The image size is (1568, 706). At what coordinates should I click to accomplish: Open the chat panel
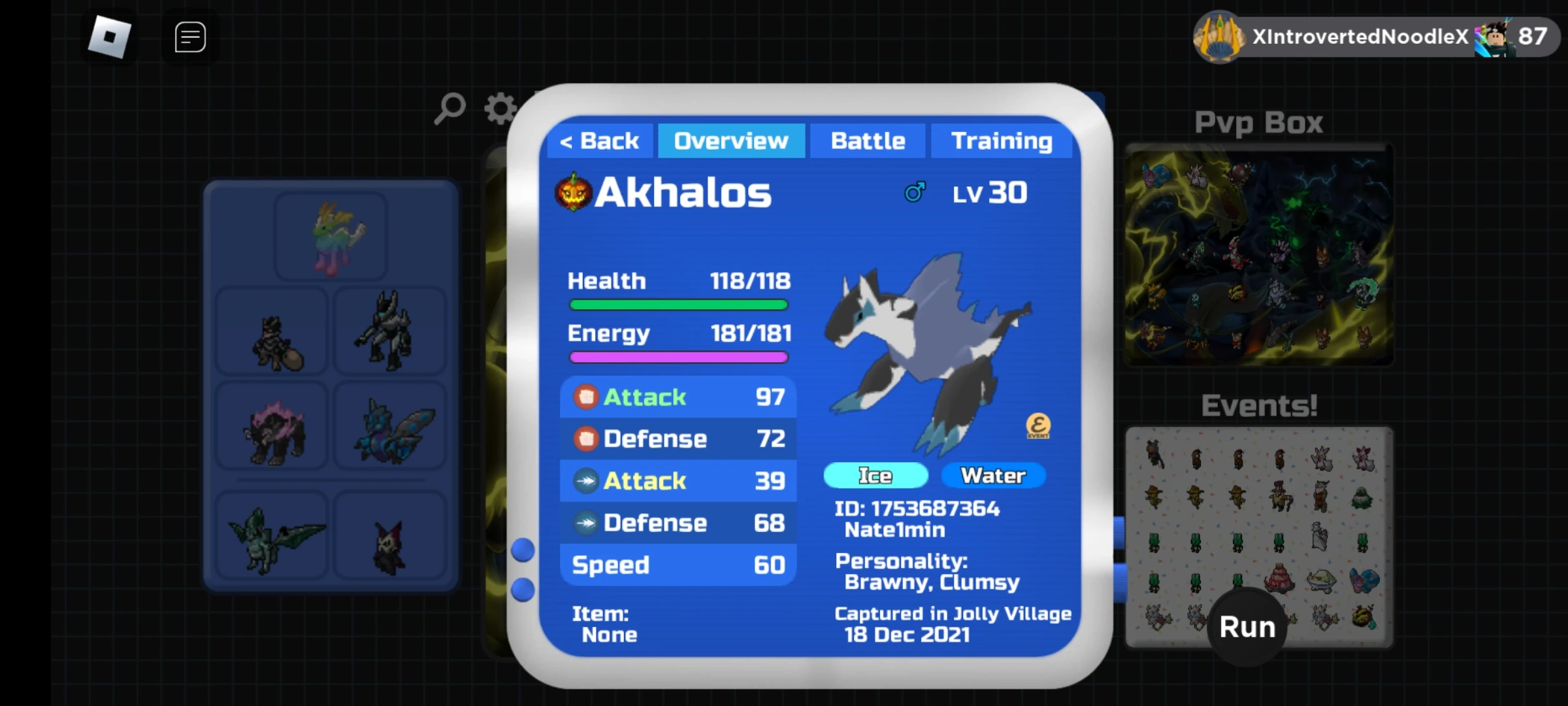(189, 37)
